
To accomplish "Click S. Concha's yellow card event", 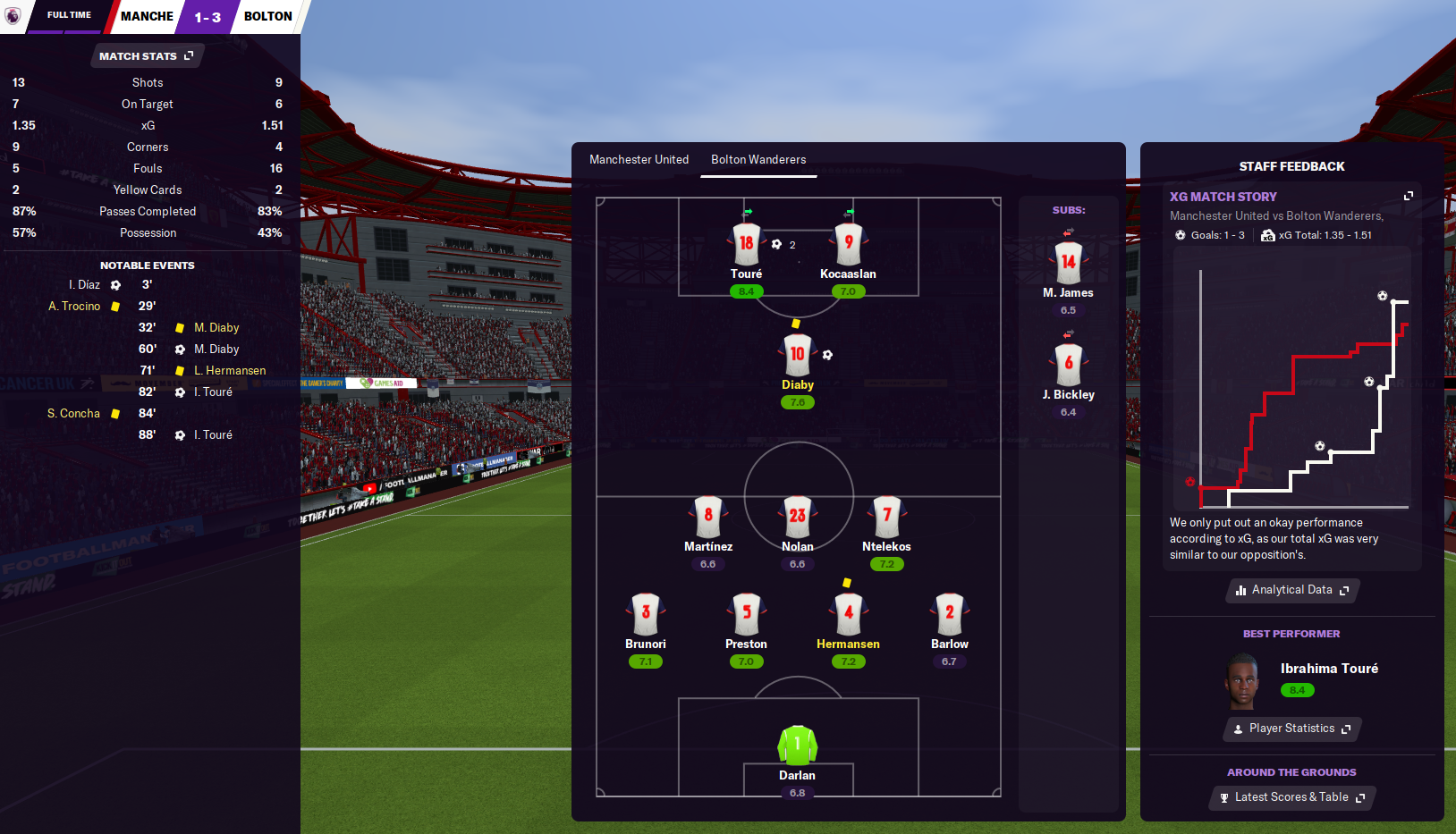I will (74, 414).
